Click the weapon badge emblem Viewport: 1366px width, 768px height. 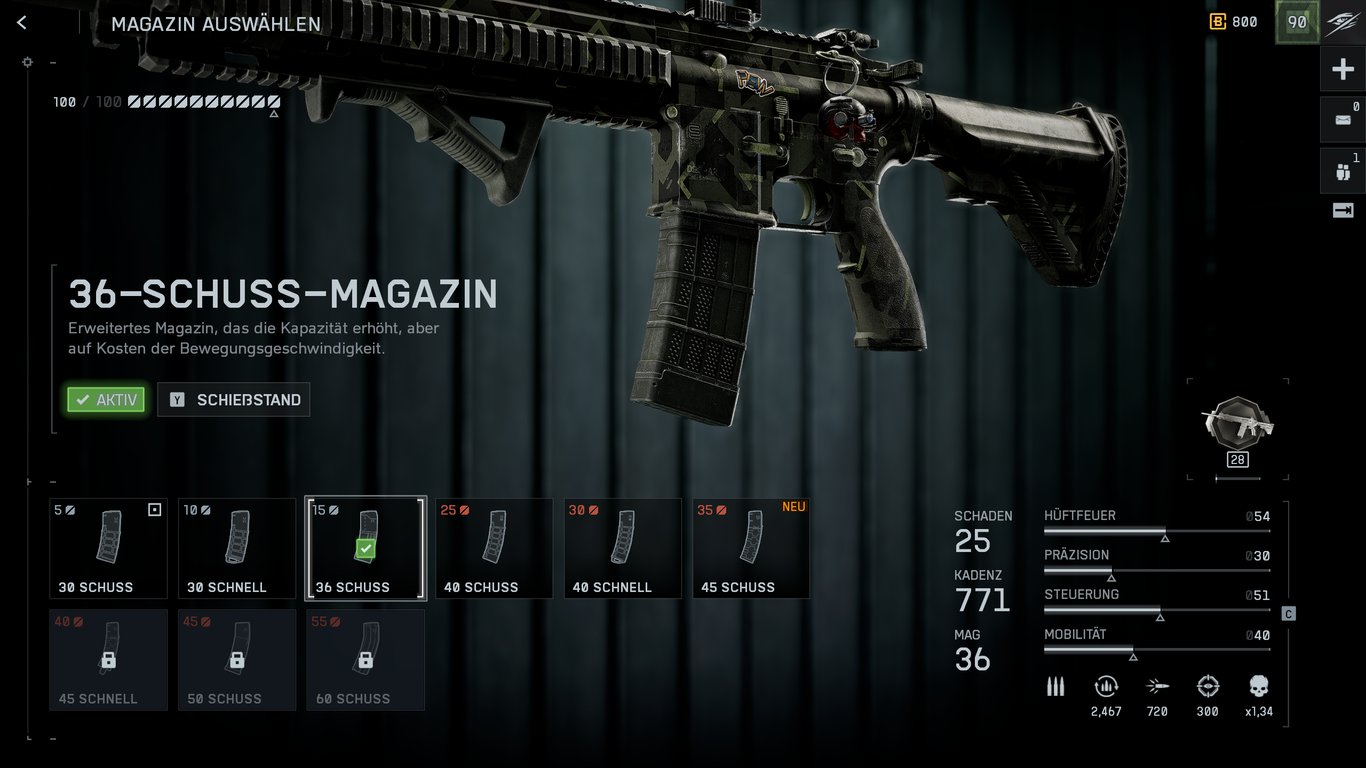[x=1238, y=424]
